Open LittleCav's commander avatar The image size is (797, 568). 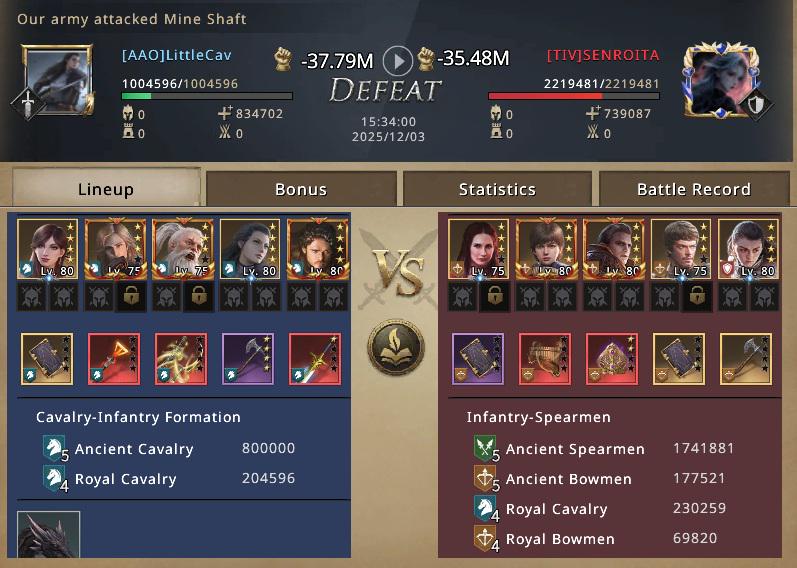pos(58,80)
